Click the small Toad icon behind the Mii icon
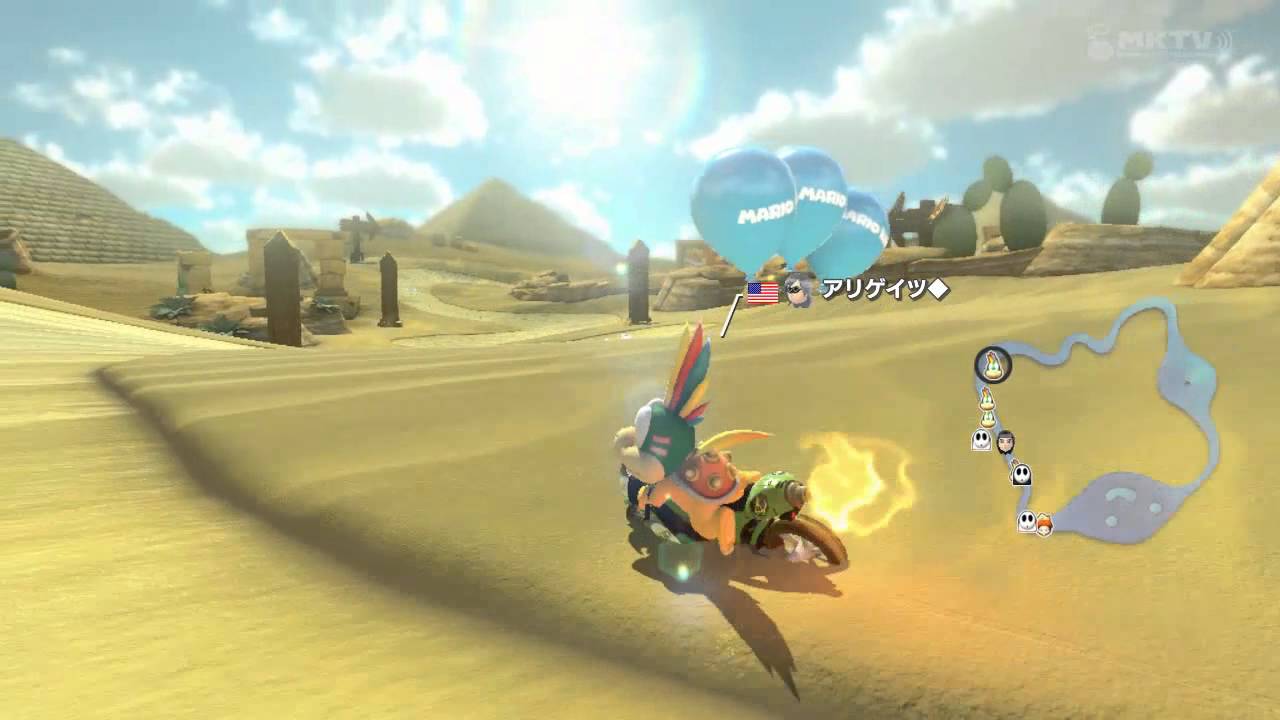The width and height of the screenshot is (1280, 720). pyautogui.click(x=1015, y=462)
